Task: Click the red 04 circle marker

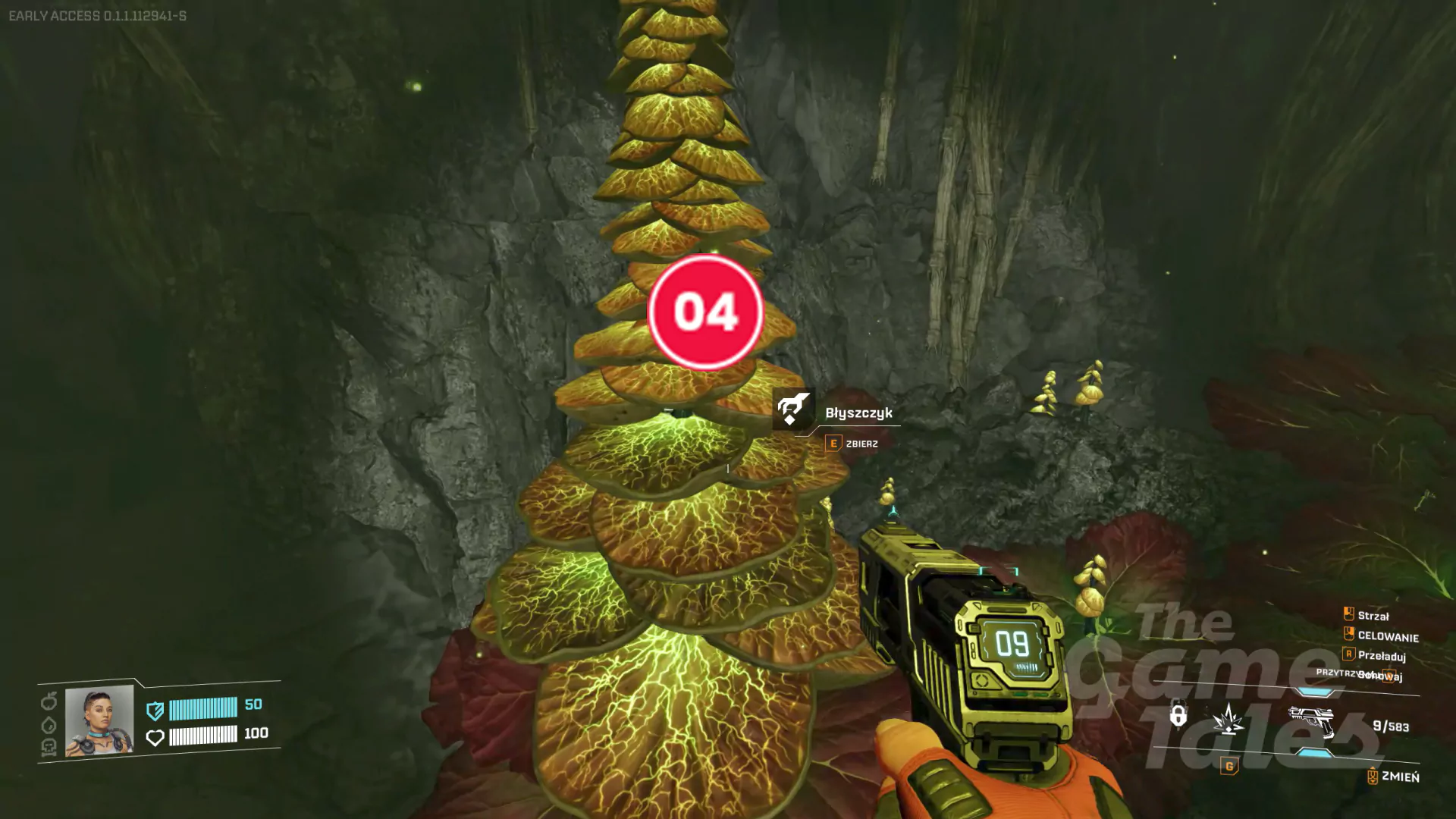Action: (705, 312)
